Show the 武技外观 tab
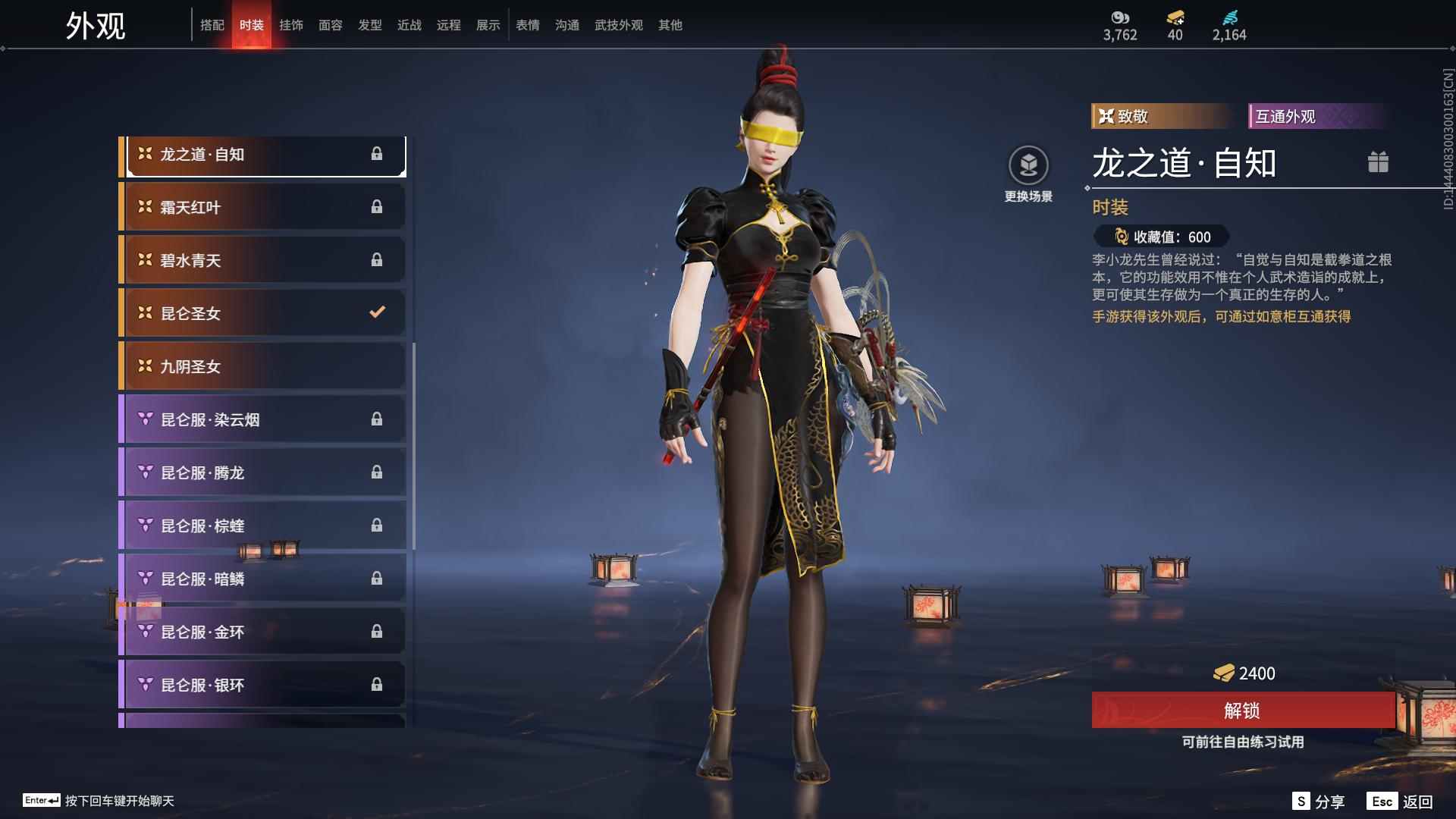Image resolution: width=1456 pixels, height=819 pixels. [x=619, y=25]
